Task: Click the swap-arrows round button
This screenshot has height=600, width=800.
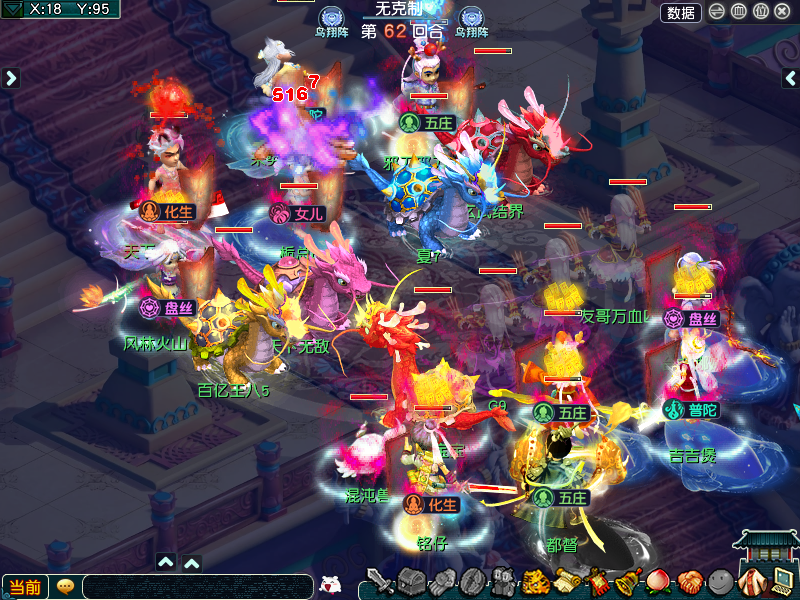Action: point(717,12)
